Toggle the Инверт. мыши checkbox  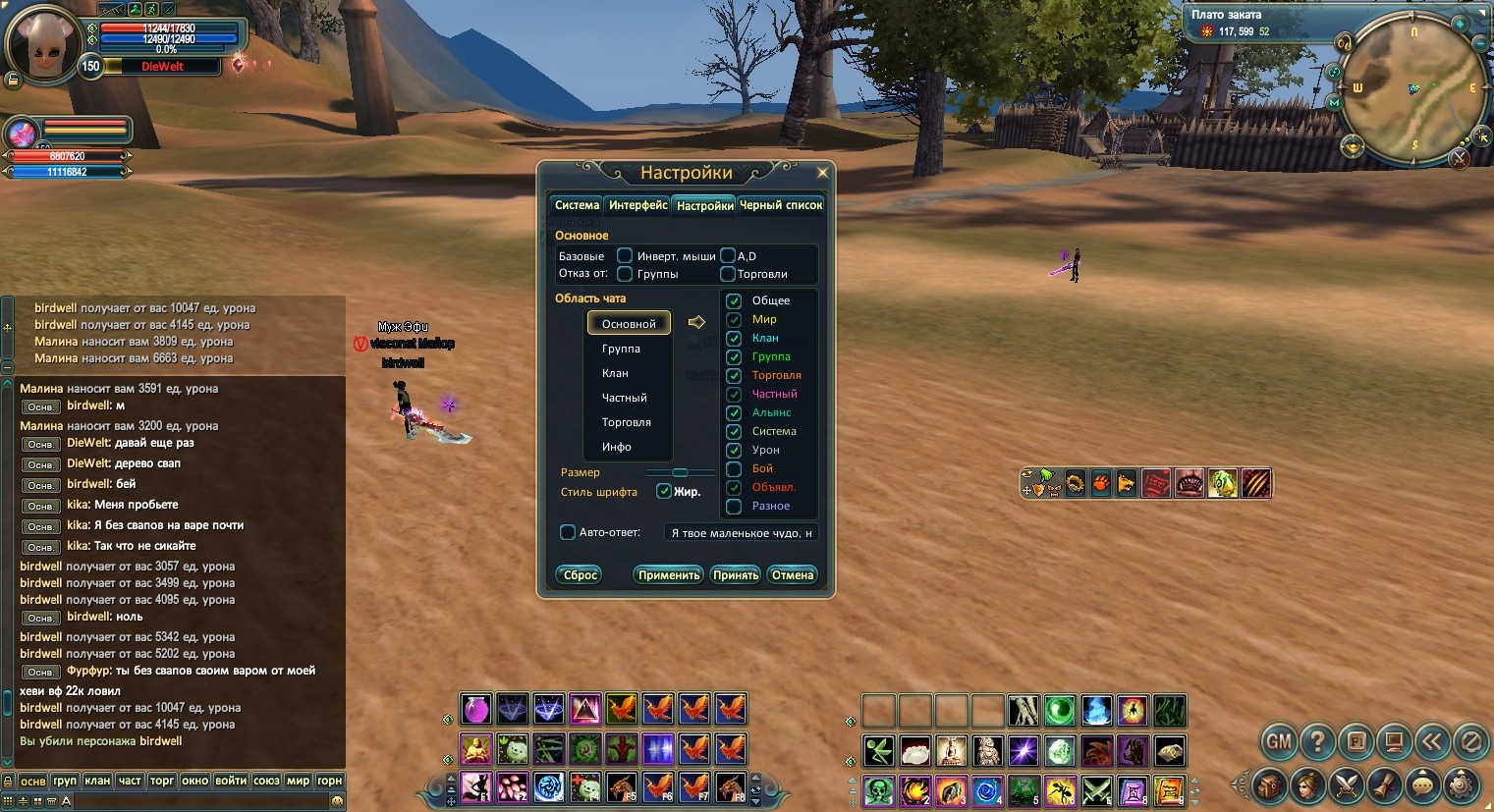pyautogui.click(x=625, y=256)
